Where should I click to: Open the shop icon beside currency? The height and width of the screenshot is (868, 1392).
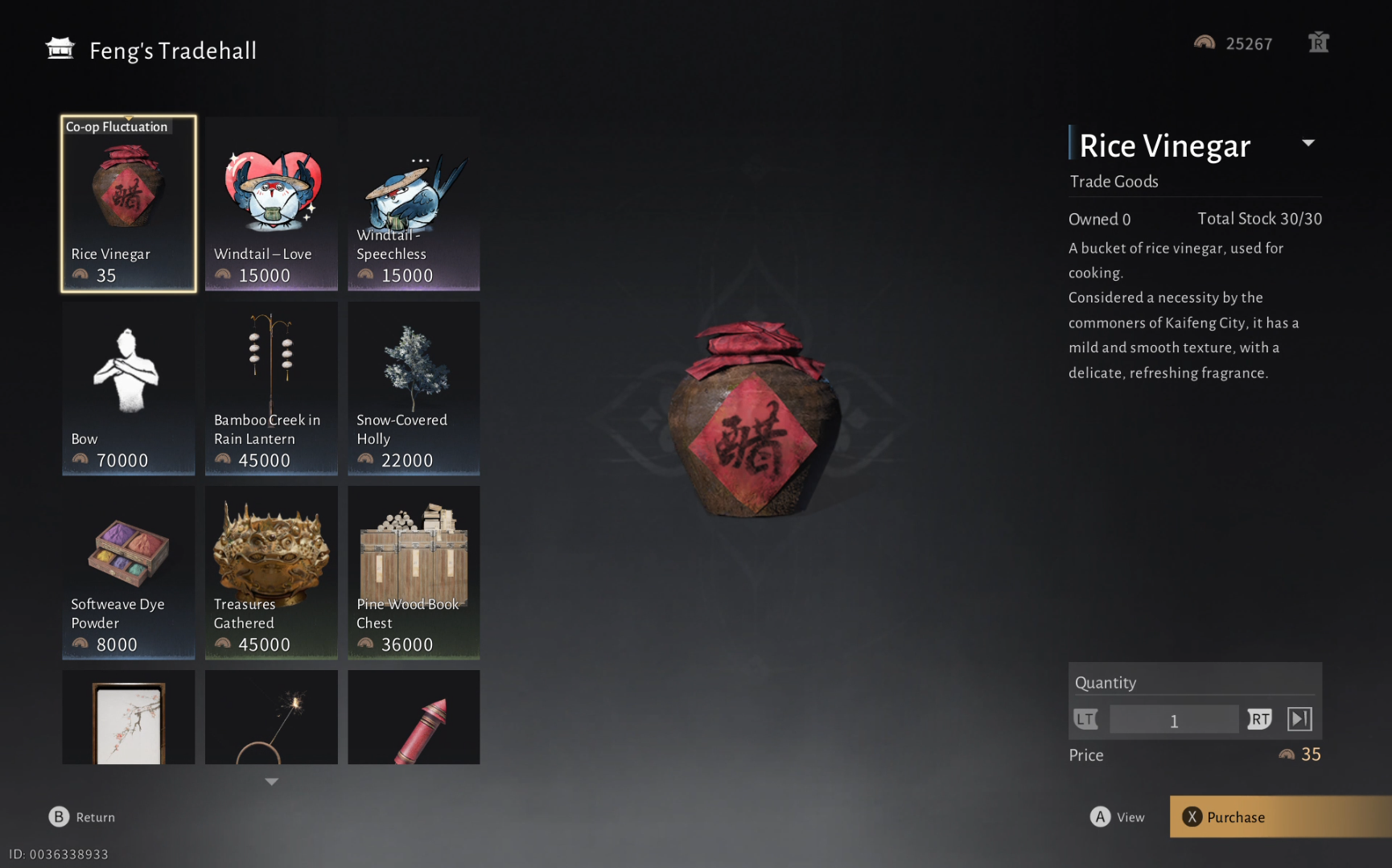[x=1318, y=43]
